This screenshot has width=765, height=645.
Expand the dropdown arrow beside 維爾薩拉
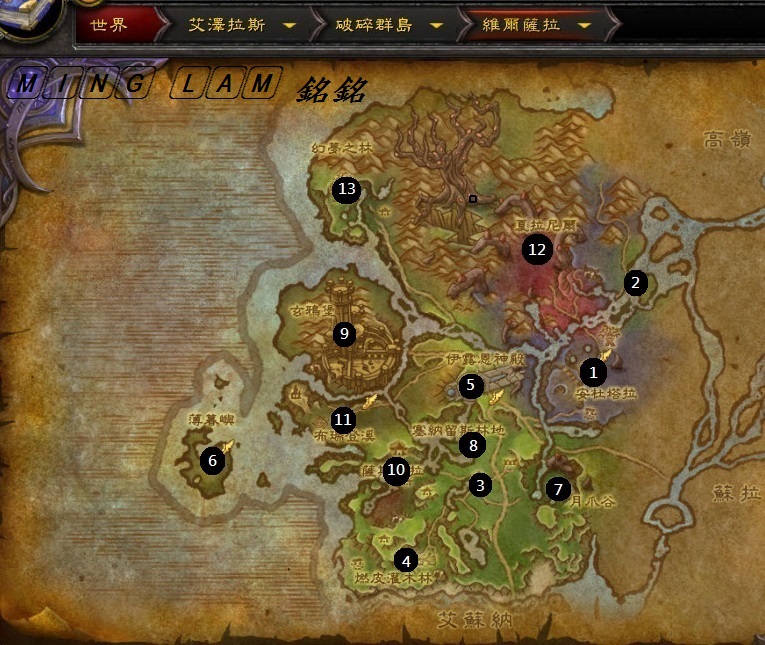click(584, 26)
